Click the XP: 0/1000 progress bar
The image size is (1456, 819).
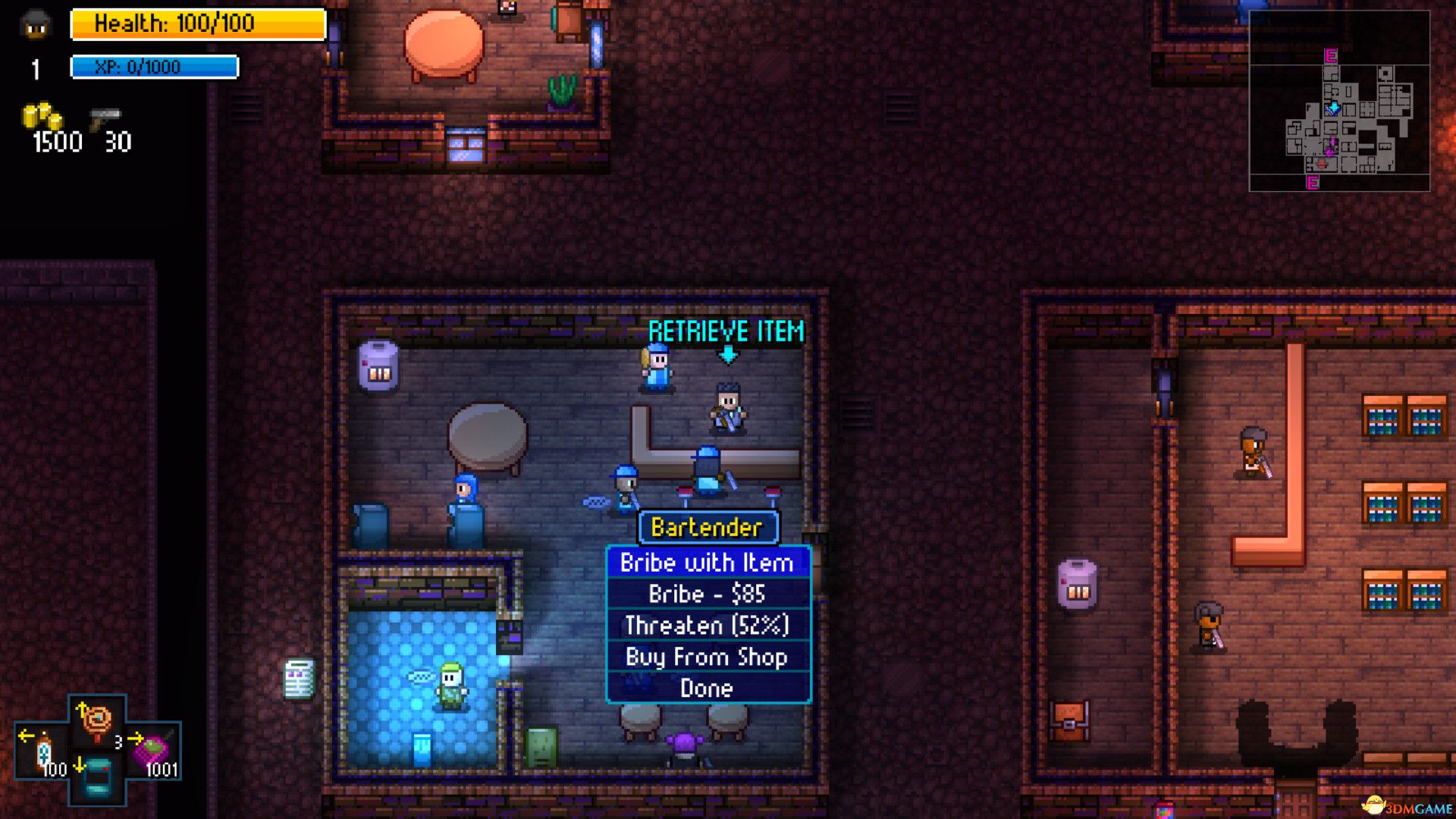point(154,67)
